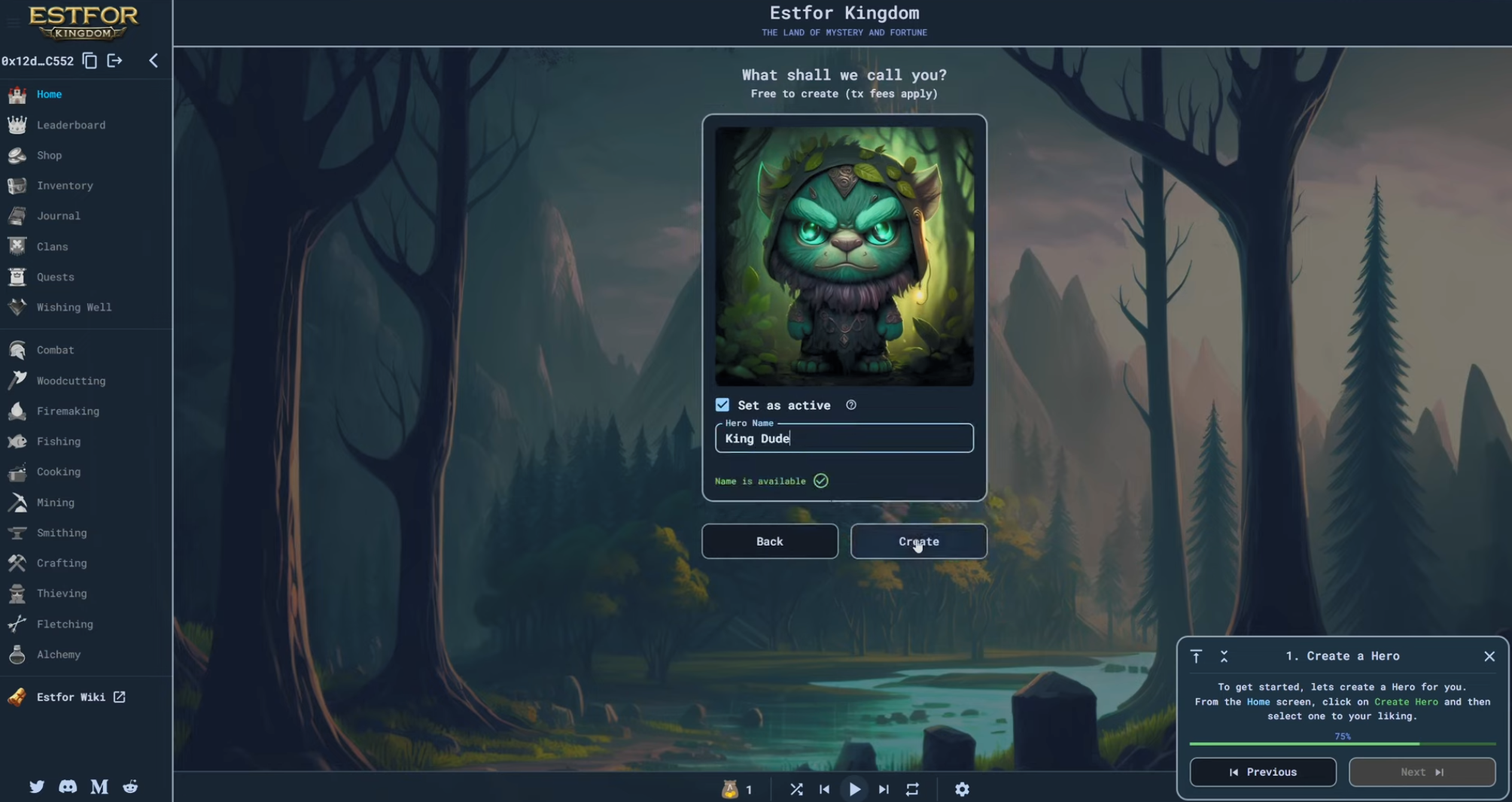Open the Discord link icon
The height and width of the screenshot is (802, 1512).
[x=68, y=786]
